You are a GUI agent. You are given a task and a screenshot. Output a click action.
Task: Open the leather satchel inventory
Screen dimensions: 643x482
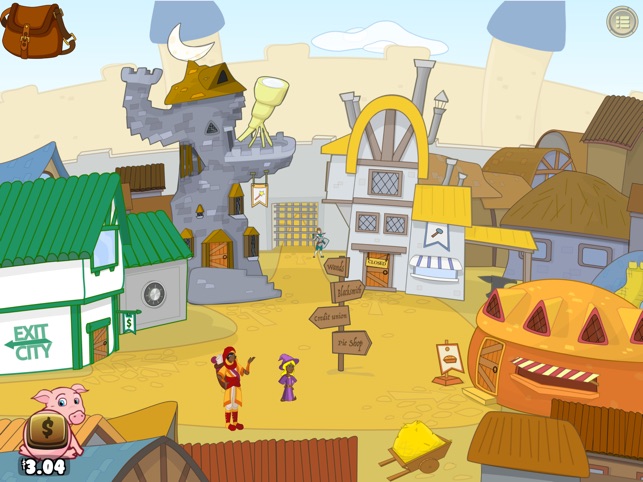pos(37,30)
